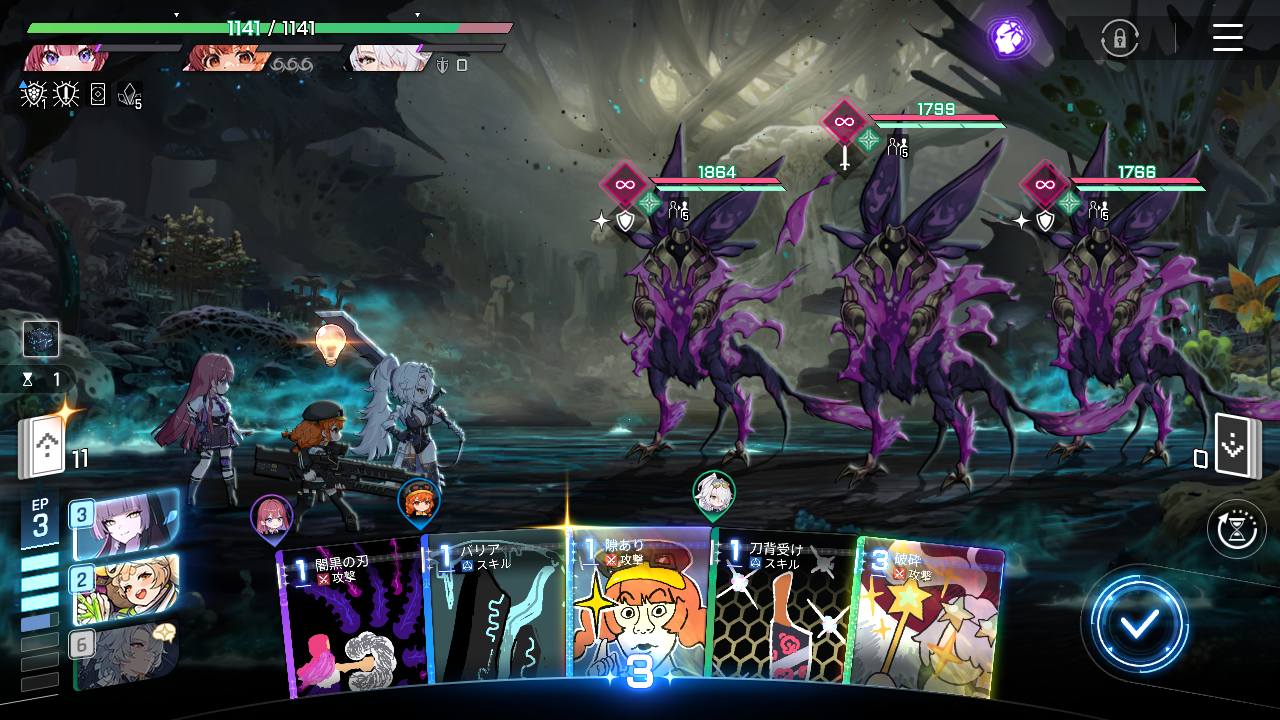Select the 破砕 attack card
The height and width of the screenshot is (720, 1280).
click(925, 615)
